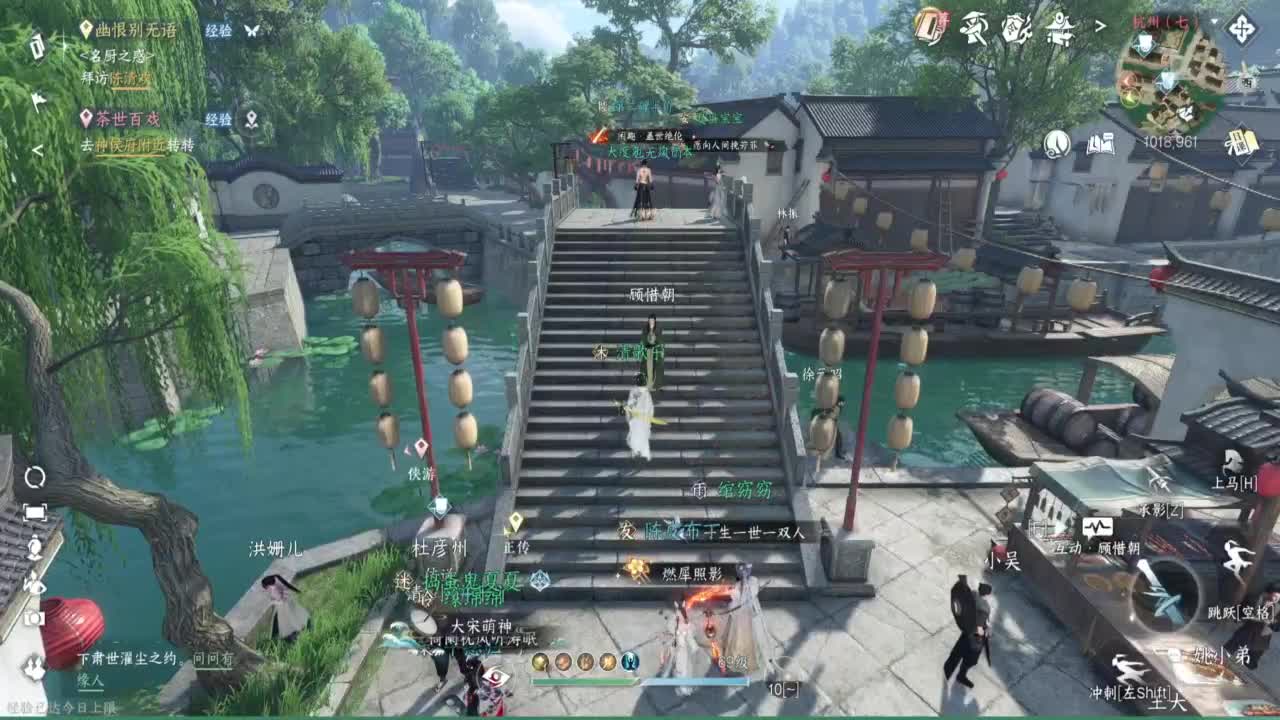This screenshot has height=720, width=1280.
Task: Click the minimap in the top-right corner
Action: (x=1172, y=75)
